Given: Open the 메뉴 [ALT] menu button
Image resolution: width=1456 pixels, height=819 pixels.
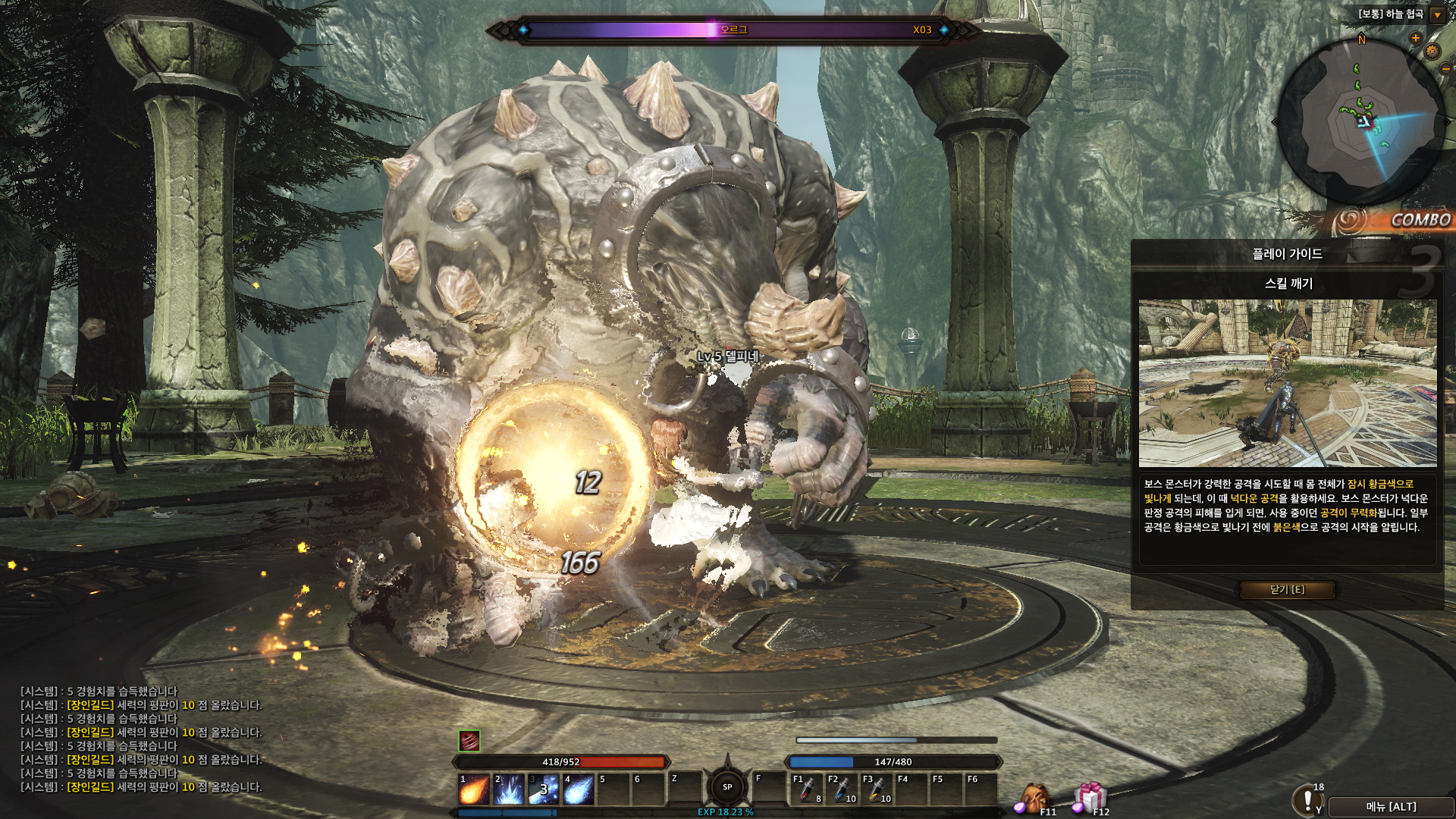Looking at the screenshot, I should click(x=1391, y=807).
